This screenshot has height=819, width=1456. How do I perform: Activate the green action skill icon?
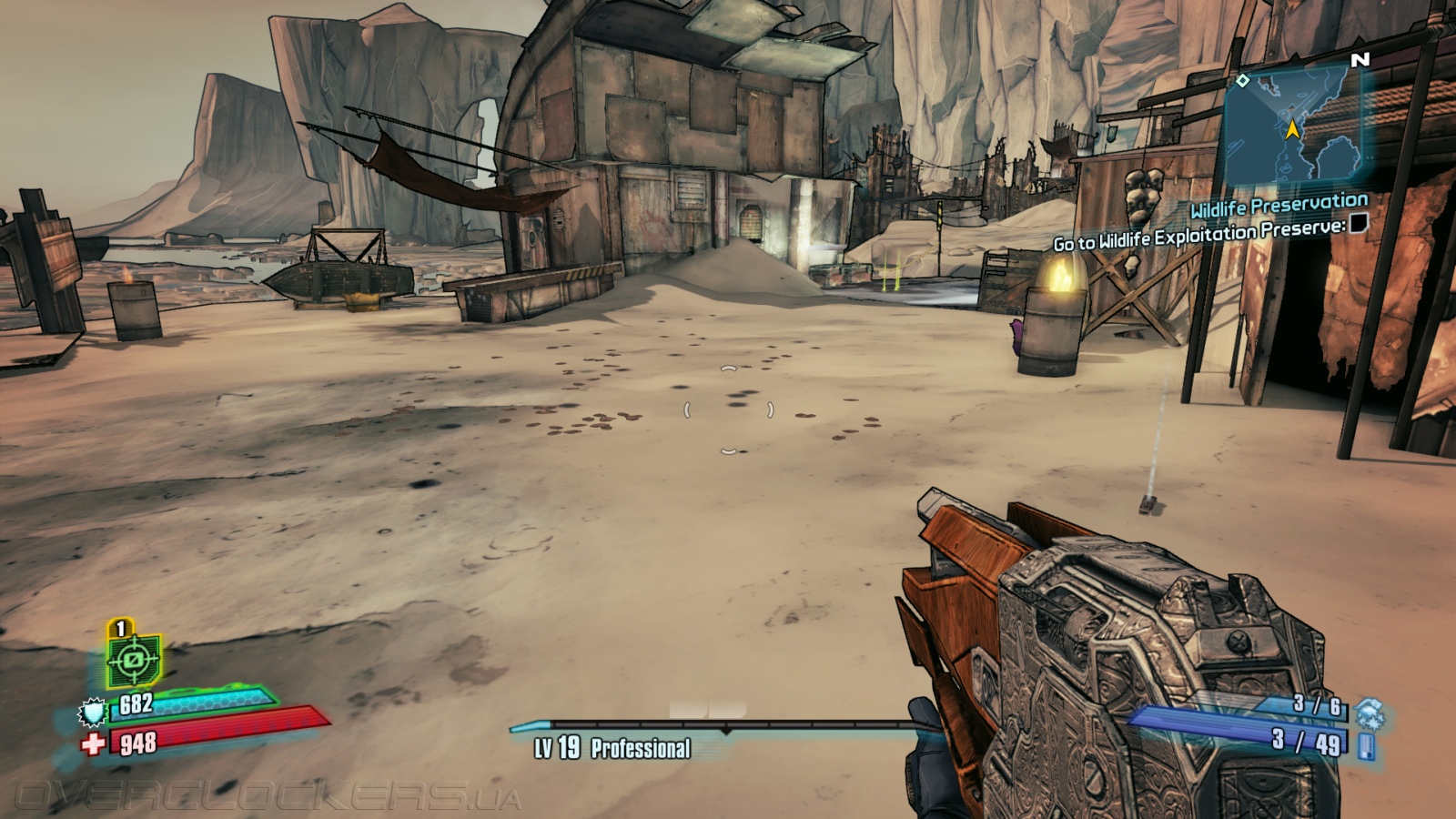click(x=134, y=658)
